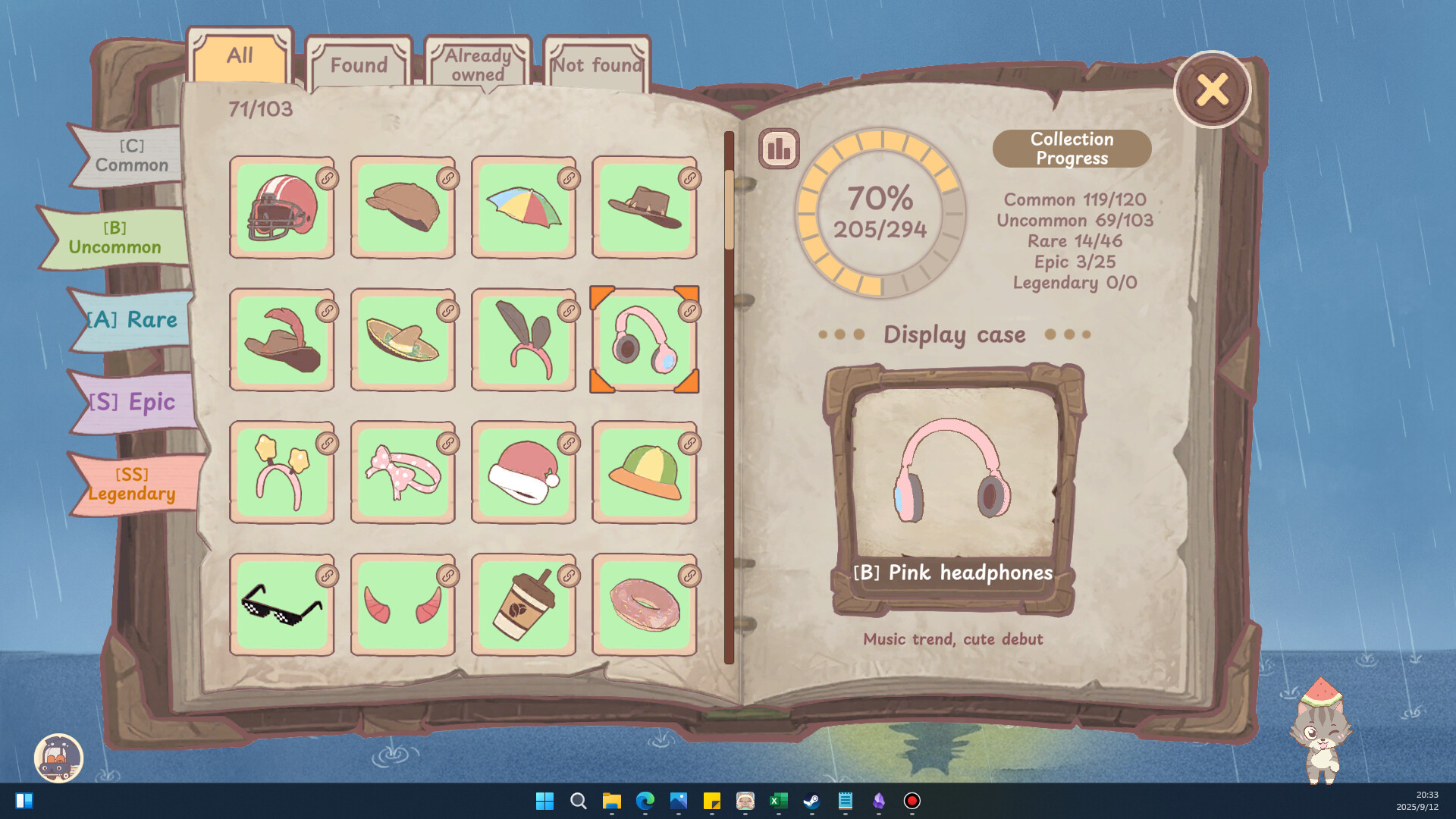The width and height of the screenshot is (1456, 819).
Task: Choose the [A] Rare rarity filter
Action: (x=133, y=320)
